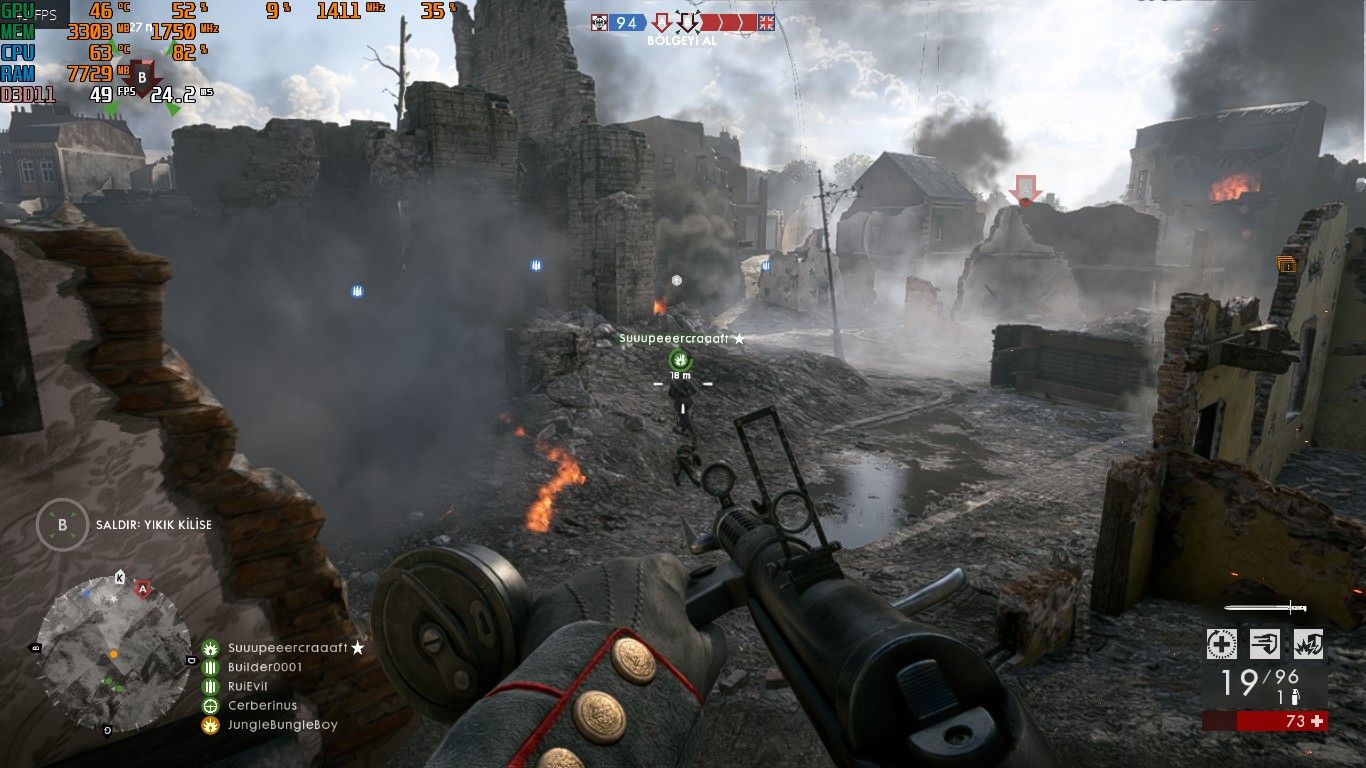Select objective B arrow in top scoreboard

tap(686, 22)
